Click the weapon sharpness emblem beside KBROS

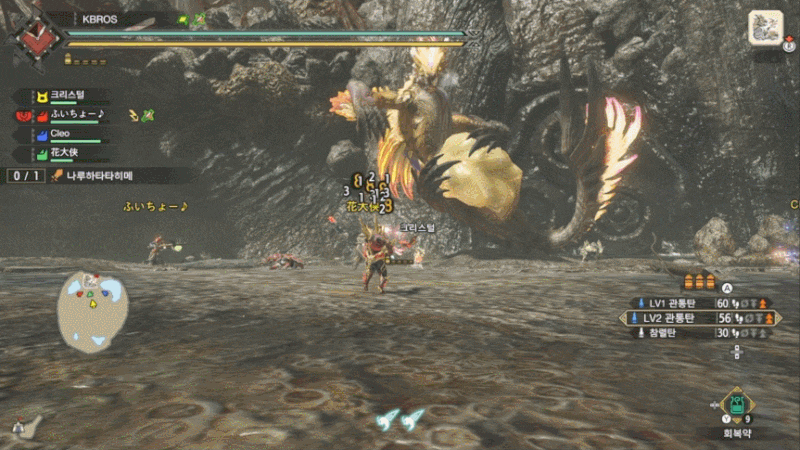pos(37,38)
